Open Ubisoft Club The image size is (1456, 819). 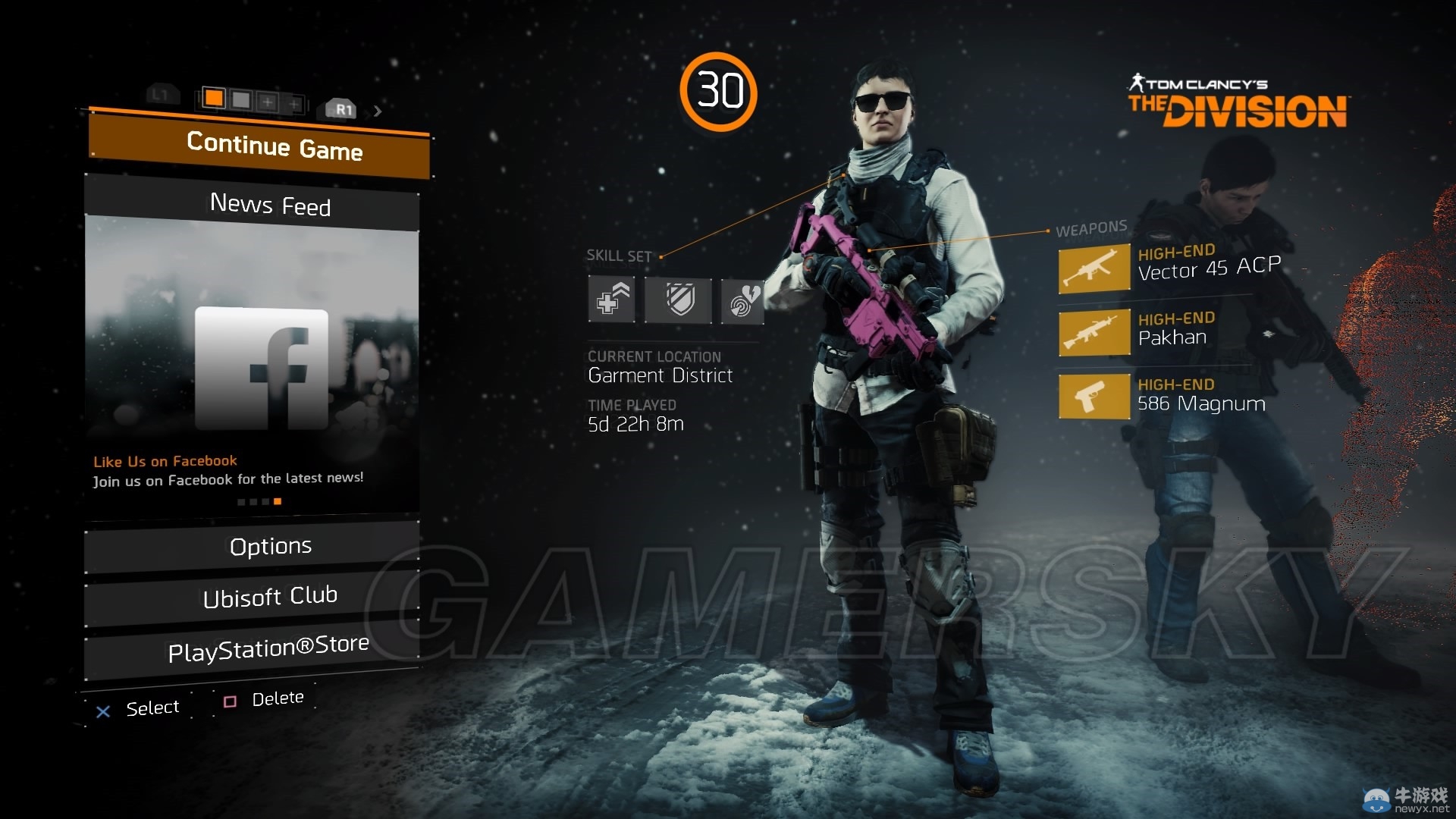(270, 597)
